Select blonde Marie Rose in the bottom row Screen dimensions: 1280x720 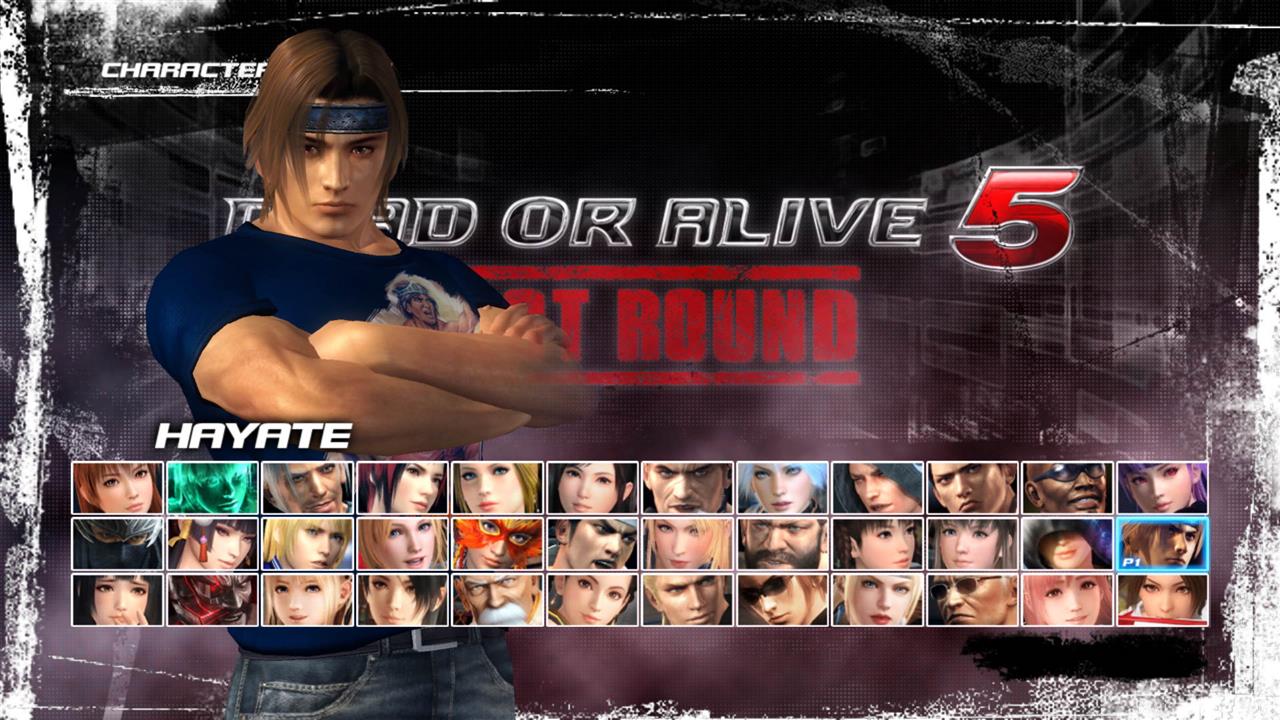coord(305,600)
